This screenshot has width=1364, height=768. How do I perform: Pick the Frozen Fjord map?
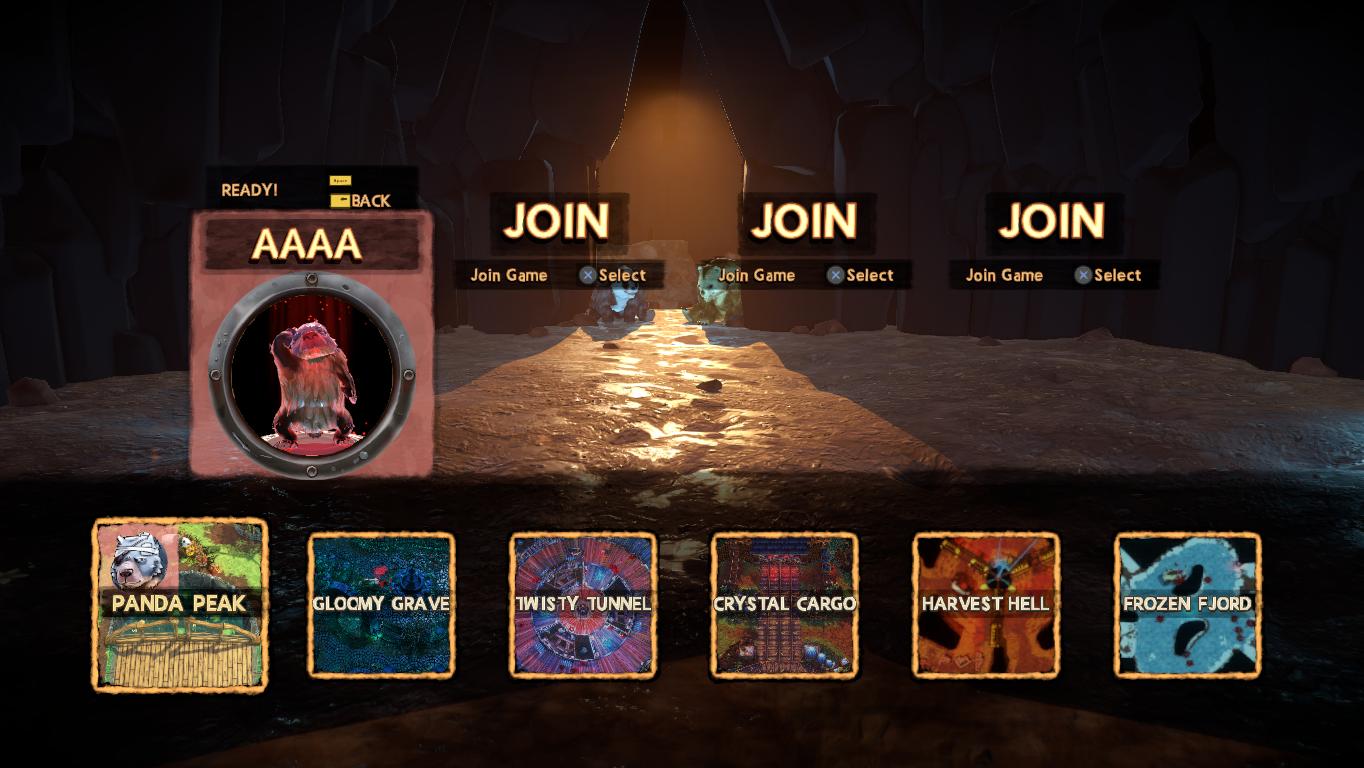point(1187,604)
